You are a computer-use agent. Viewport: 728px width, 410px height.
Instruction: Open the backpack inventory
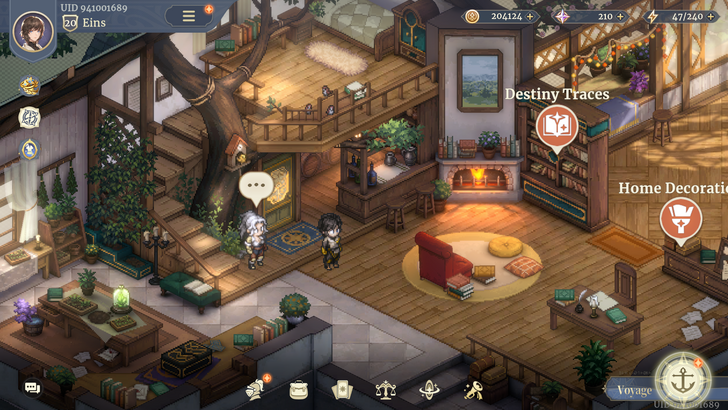(x=297, y=389)
